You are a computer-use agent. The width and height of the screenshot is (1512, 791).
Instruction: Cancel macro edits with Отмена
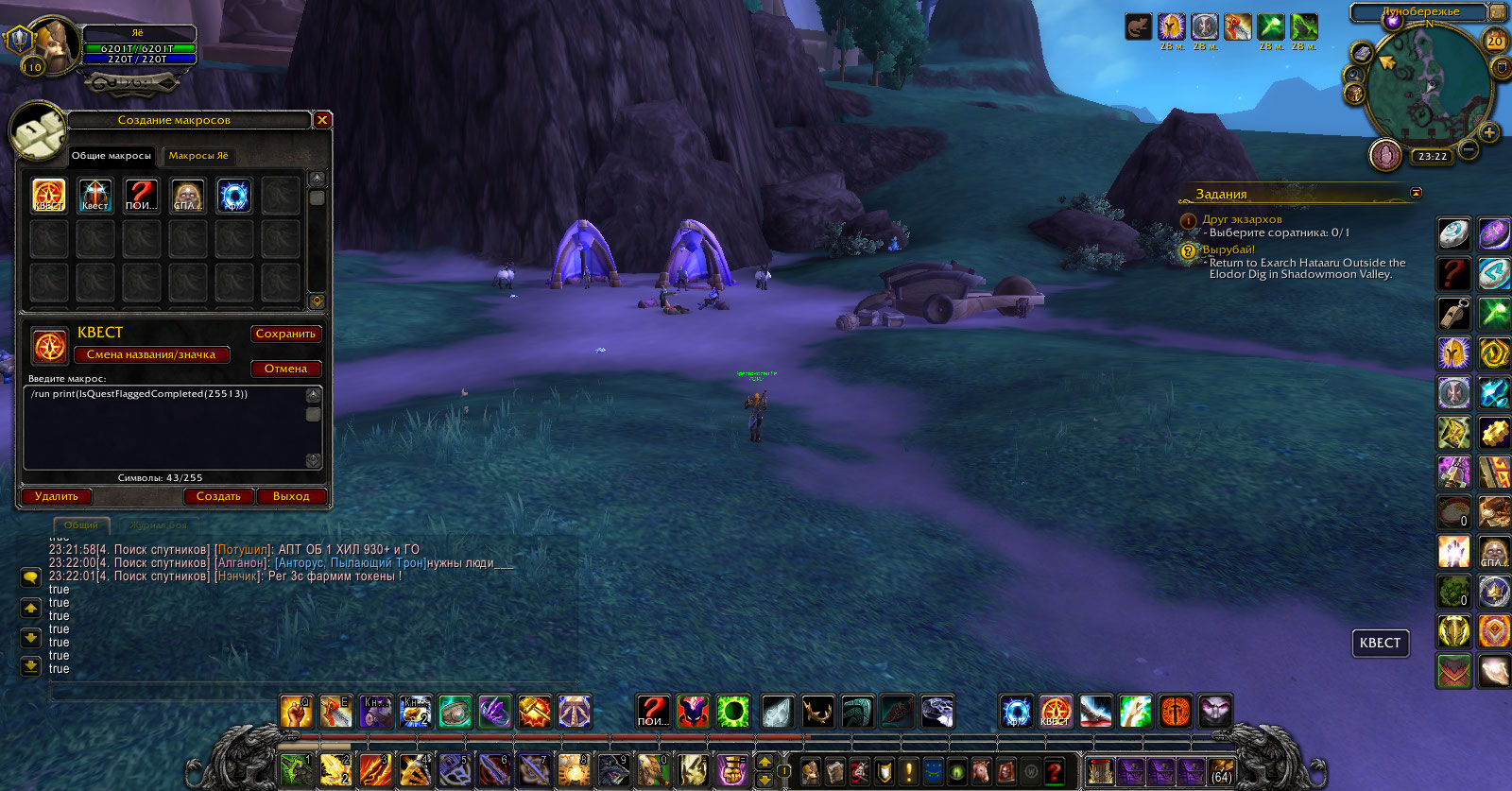click(285, 369)
